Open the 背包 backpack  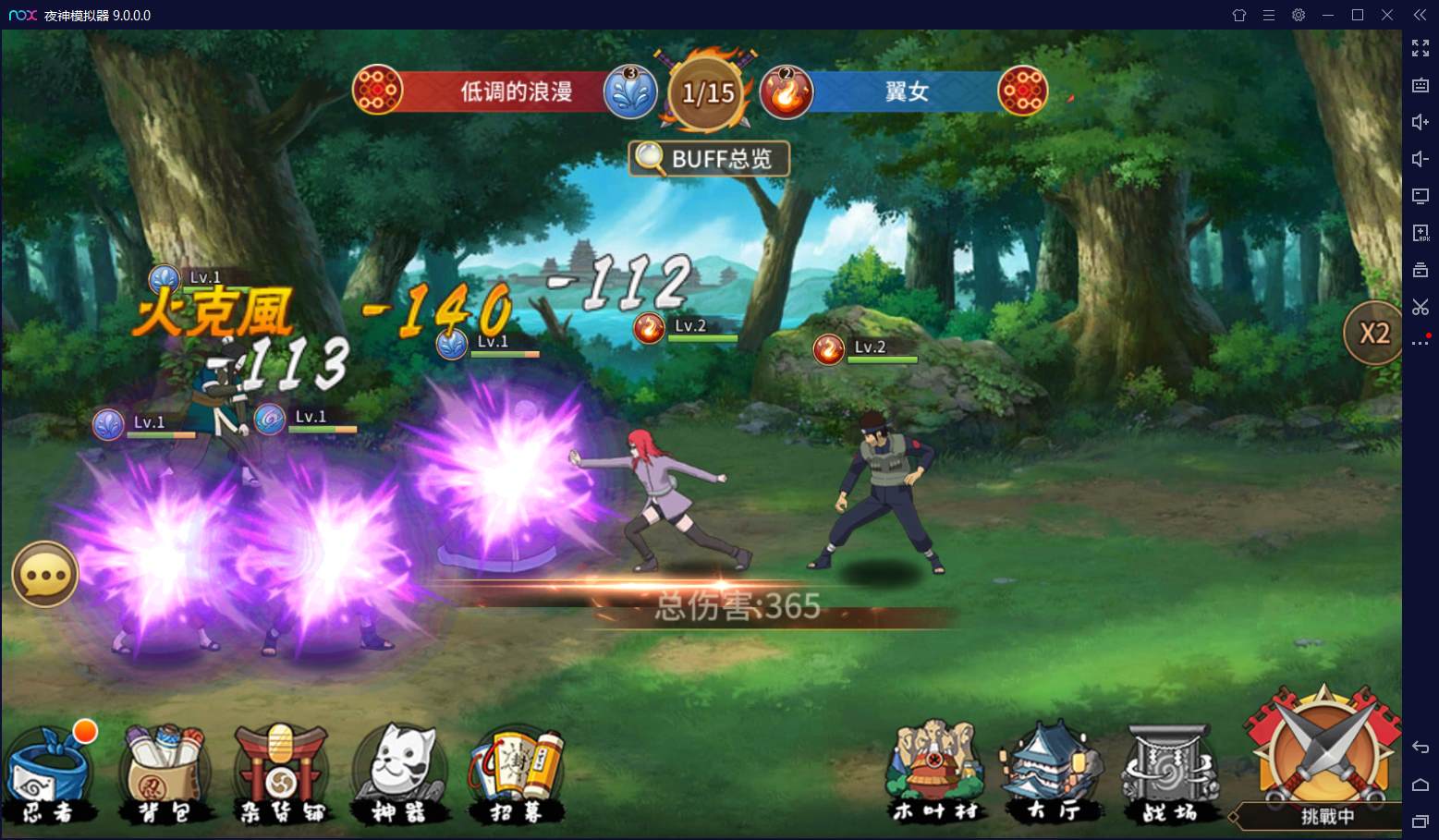165,774
